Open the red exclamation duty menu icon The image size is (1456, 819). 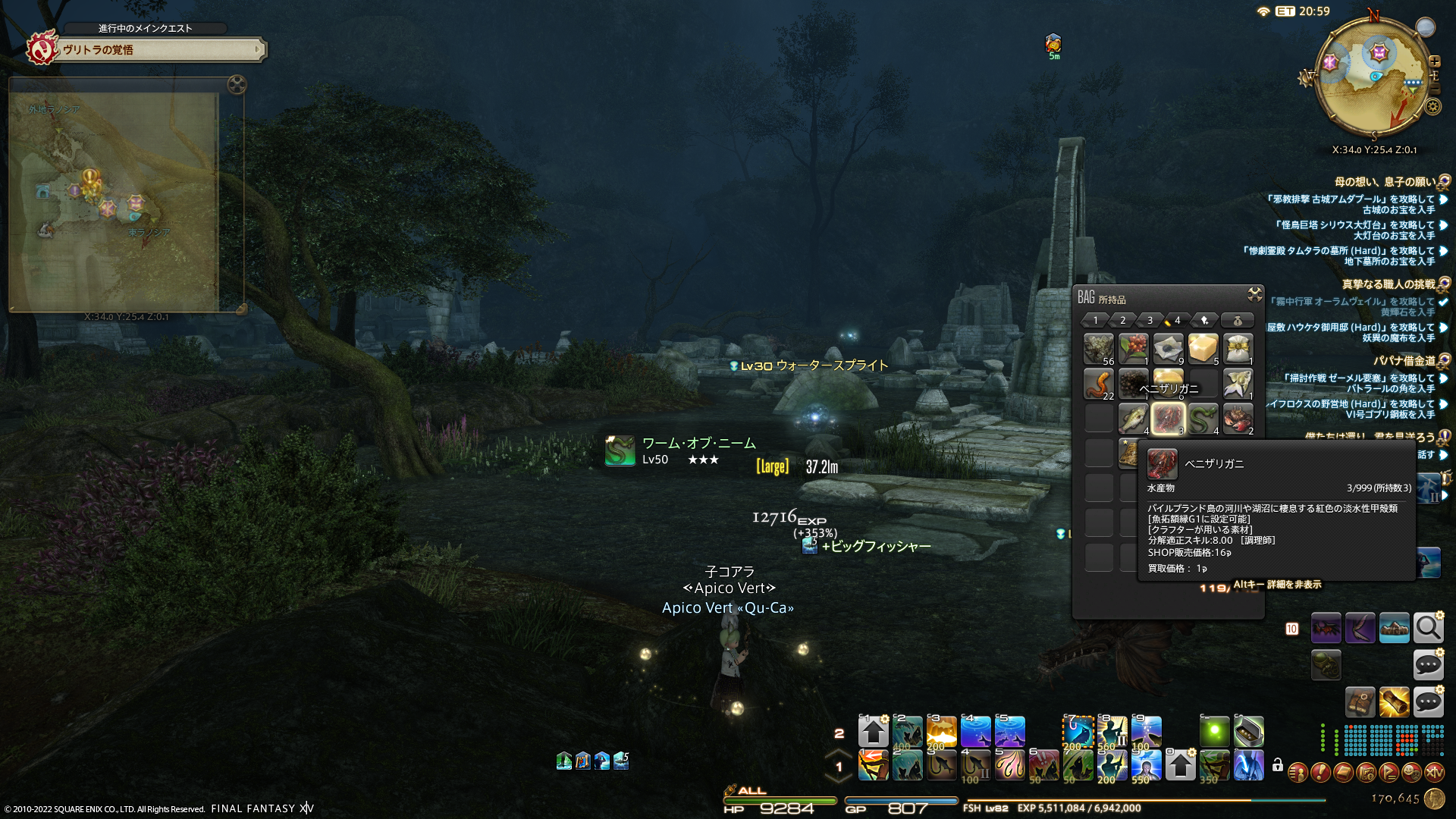[x=1320, y=773]
